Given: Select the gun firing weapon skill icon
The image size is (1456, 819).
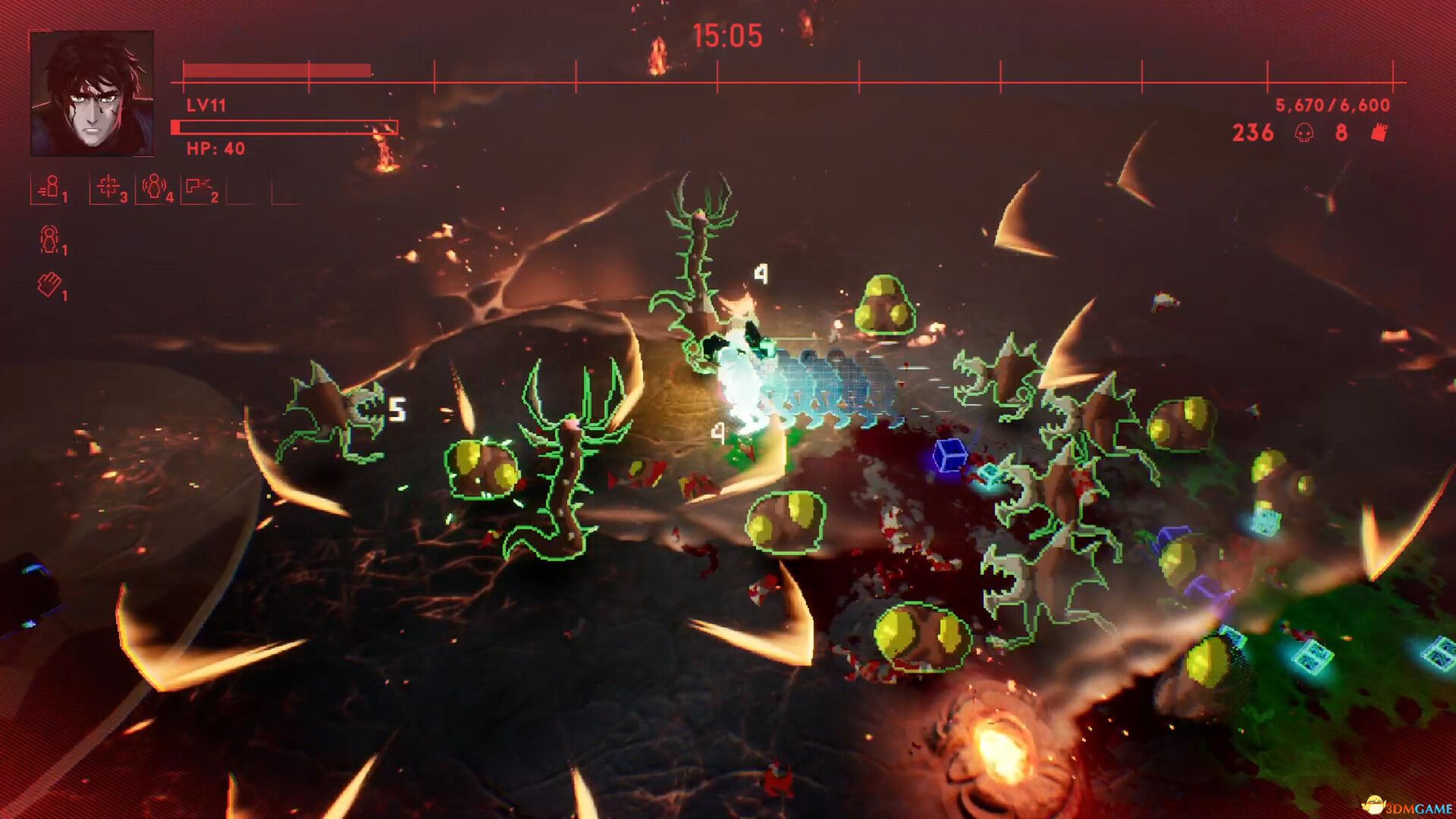Looking at the screenshot, I should coord(199,187).
